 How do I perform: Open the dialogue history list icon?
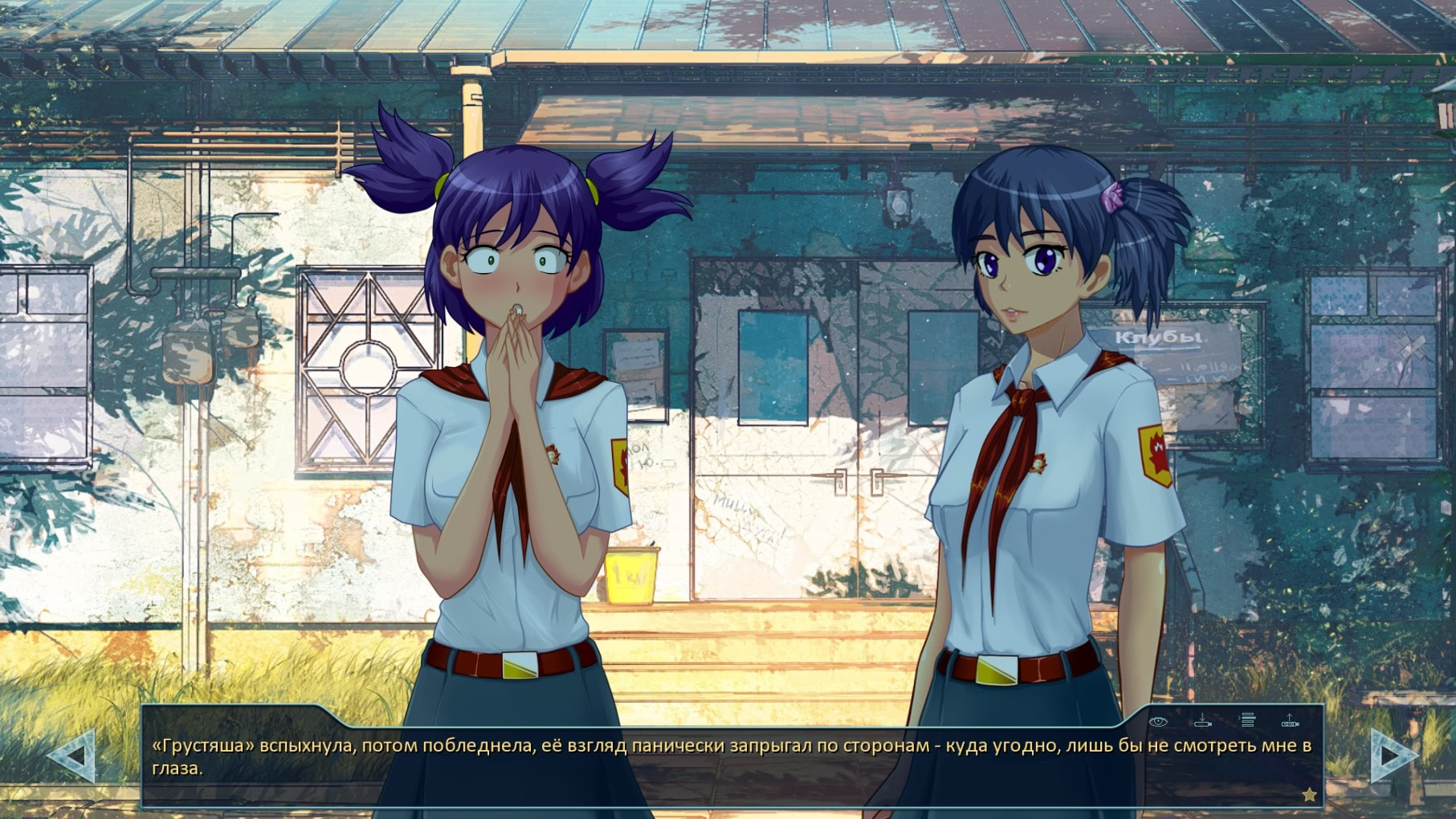point(1246,720)
